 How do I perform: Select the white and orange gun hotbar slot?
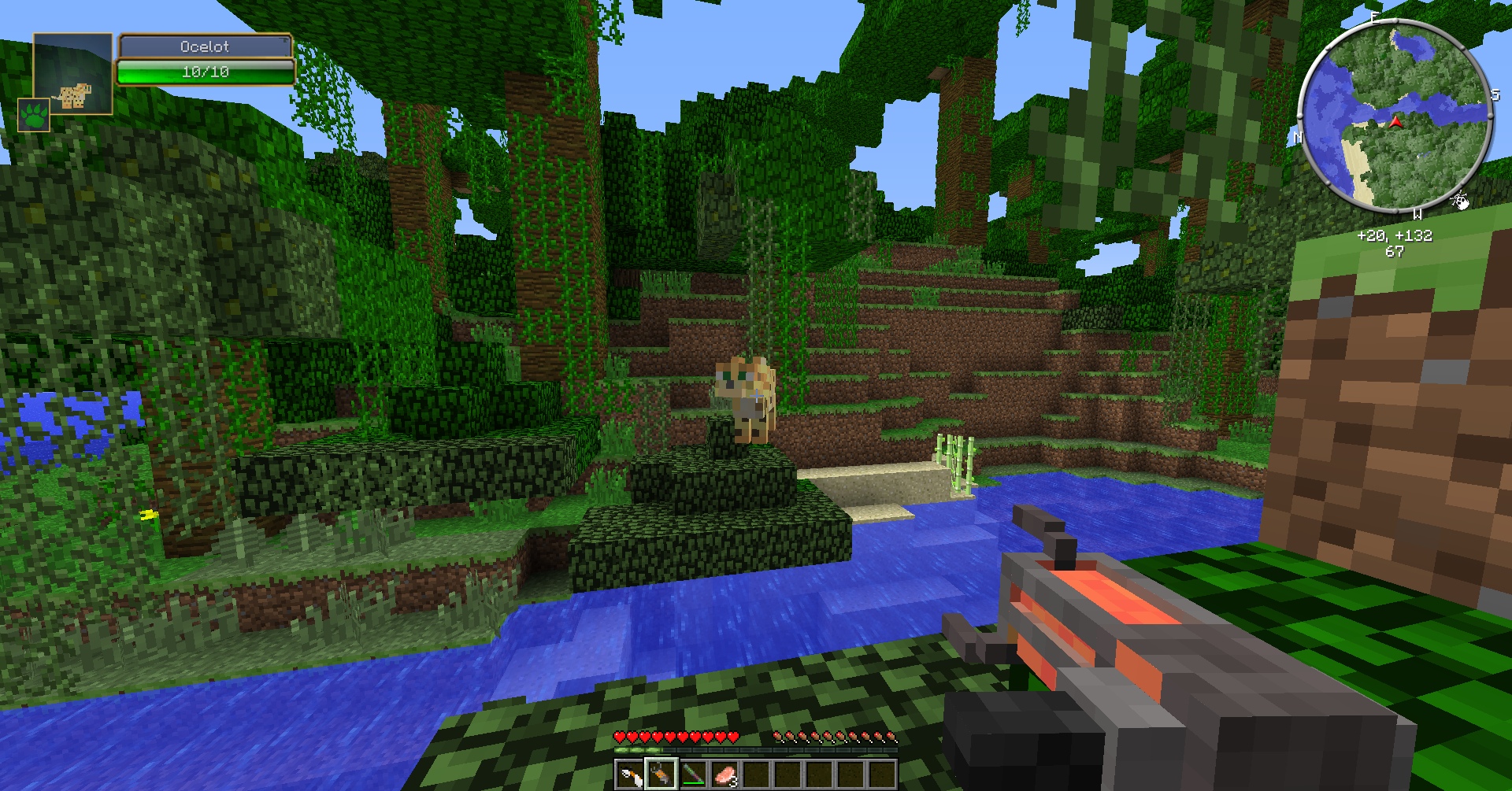[629, 775]
